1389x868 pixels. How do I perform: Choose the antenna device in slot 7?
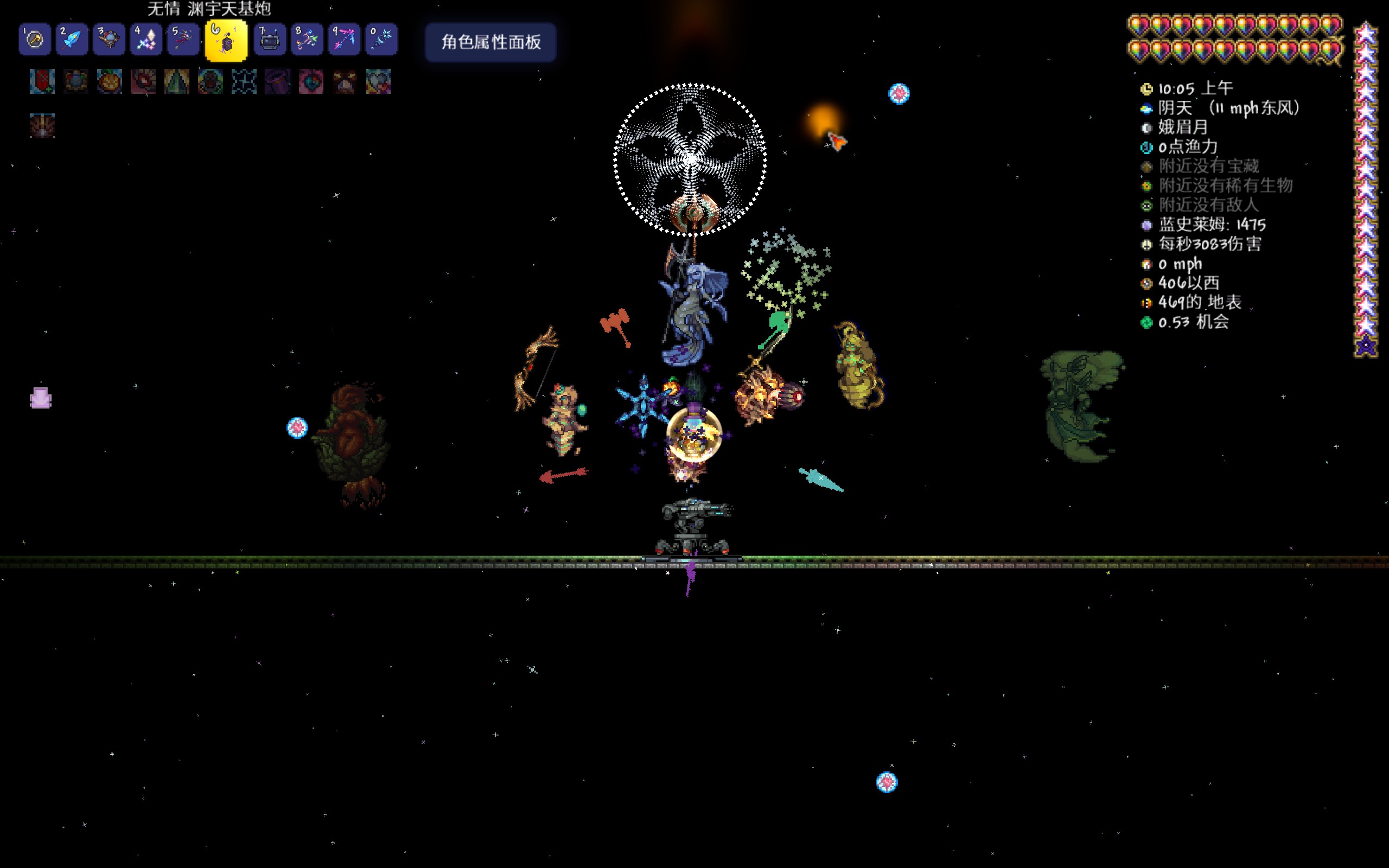point(270,40)
